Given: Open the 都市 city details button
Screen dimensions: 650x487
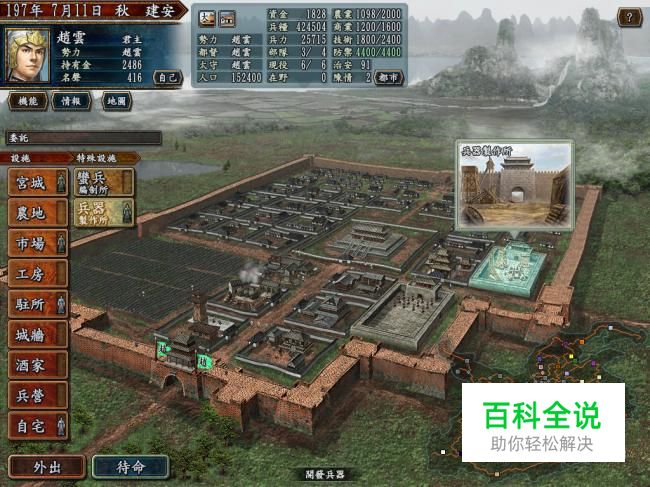Looking at the screenshot, I should click(x=388, y=77).
